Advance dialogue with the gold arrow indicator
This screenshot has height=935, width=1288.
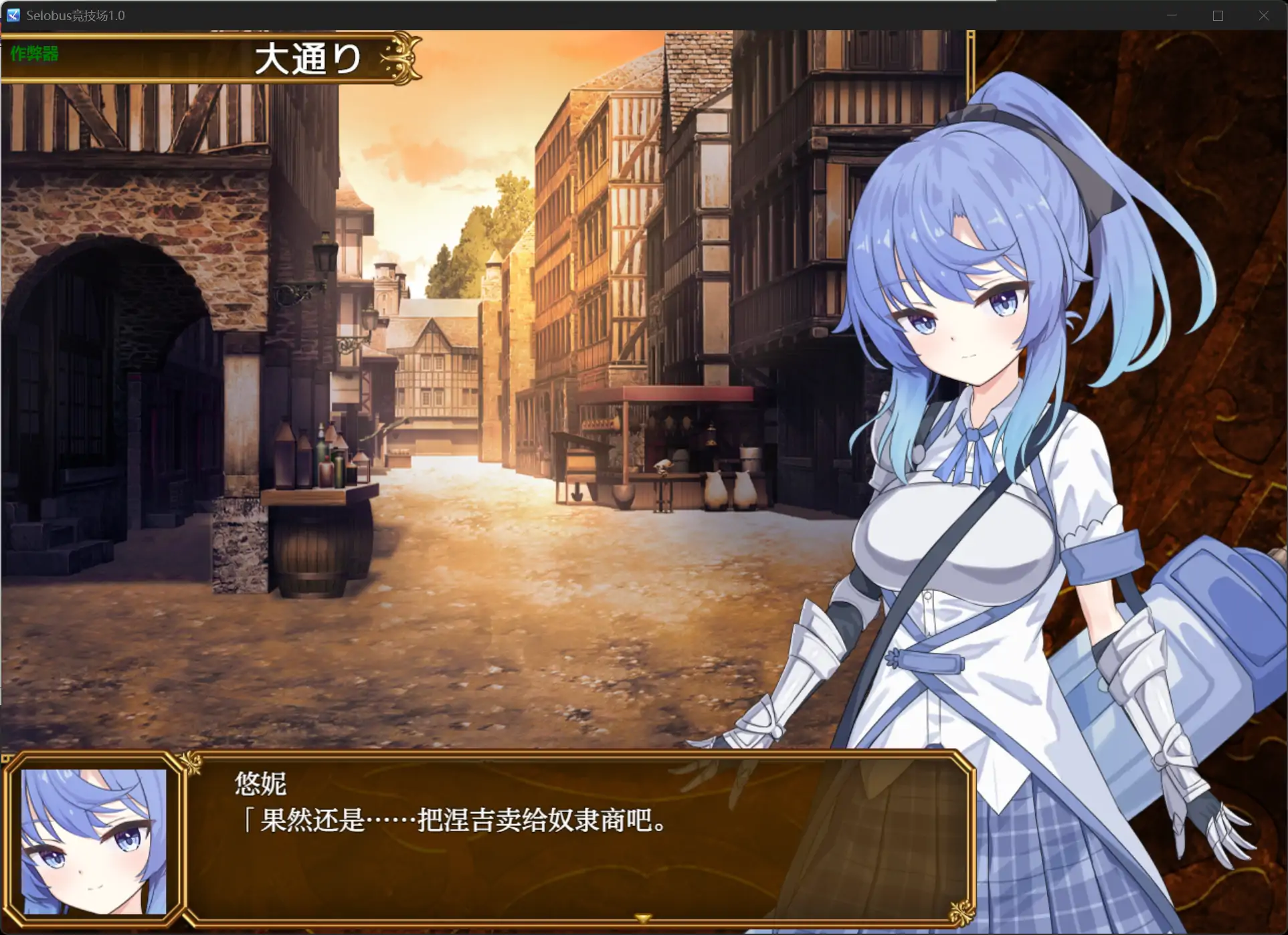click(x=642, y=918)
